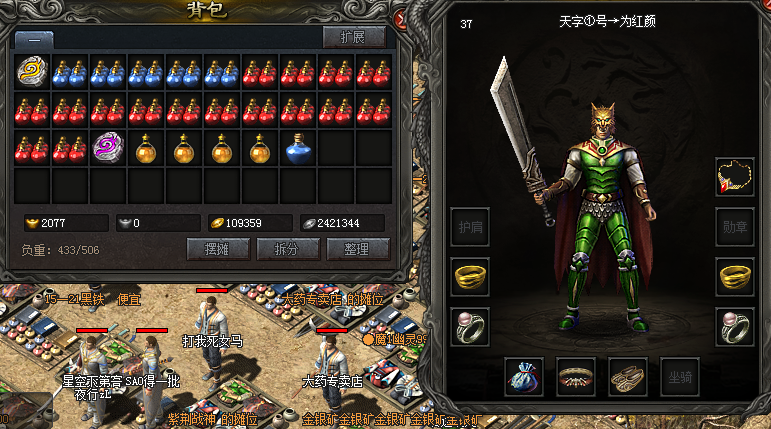The height and width of the screenshot is (429, 771).
Task: Click the empty 坐骑 mount slot
Action: click(x=679, y=377)
